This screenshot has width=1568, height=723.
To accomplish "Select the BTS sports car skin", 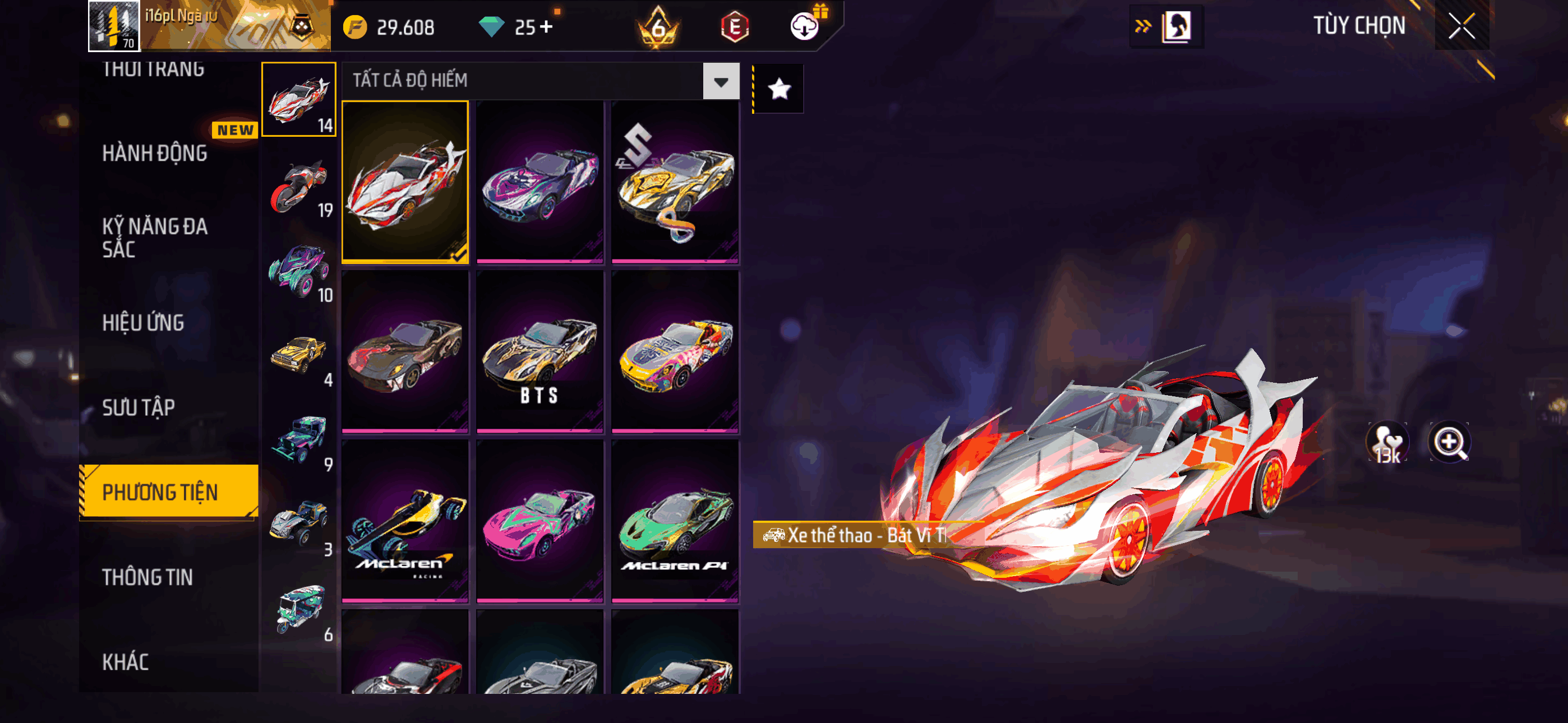I will tap(540, 352).
